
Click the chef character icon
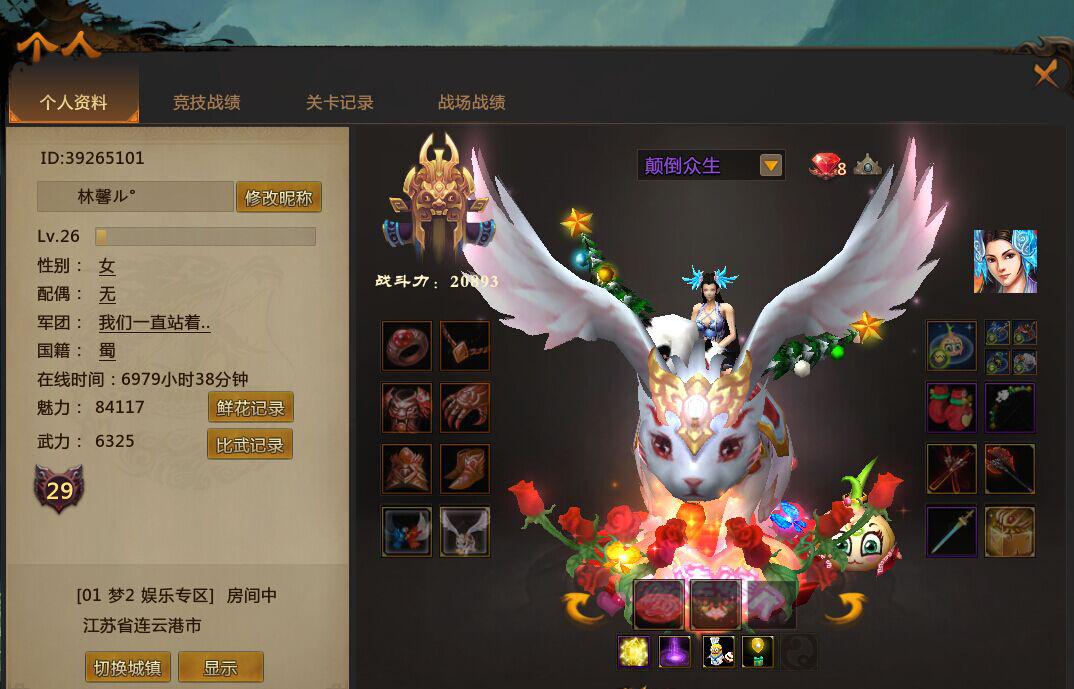point(718,651)
